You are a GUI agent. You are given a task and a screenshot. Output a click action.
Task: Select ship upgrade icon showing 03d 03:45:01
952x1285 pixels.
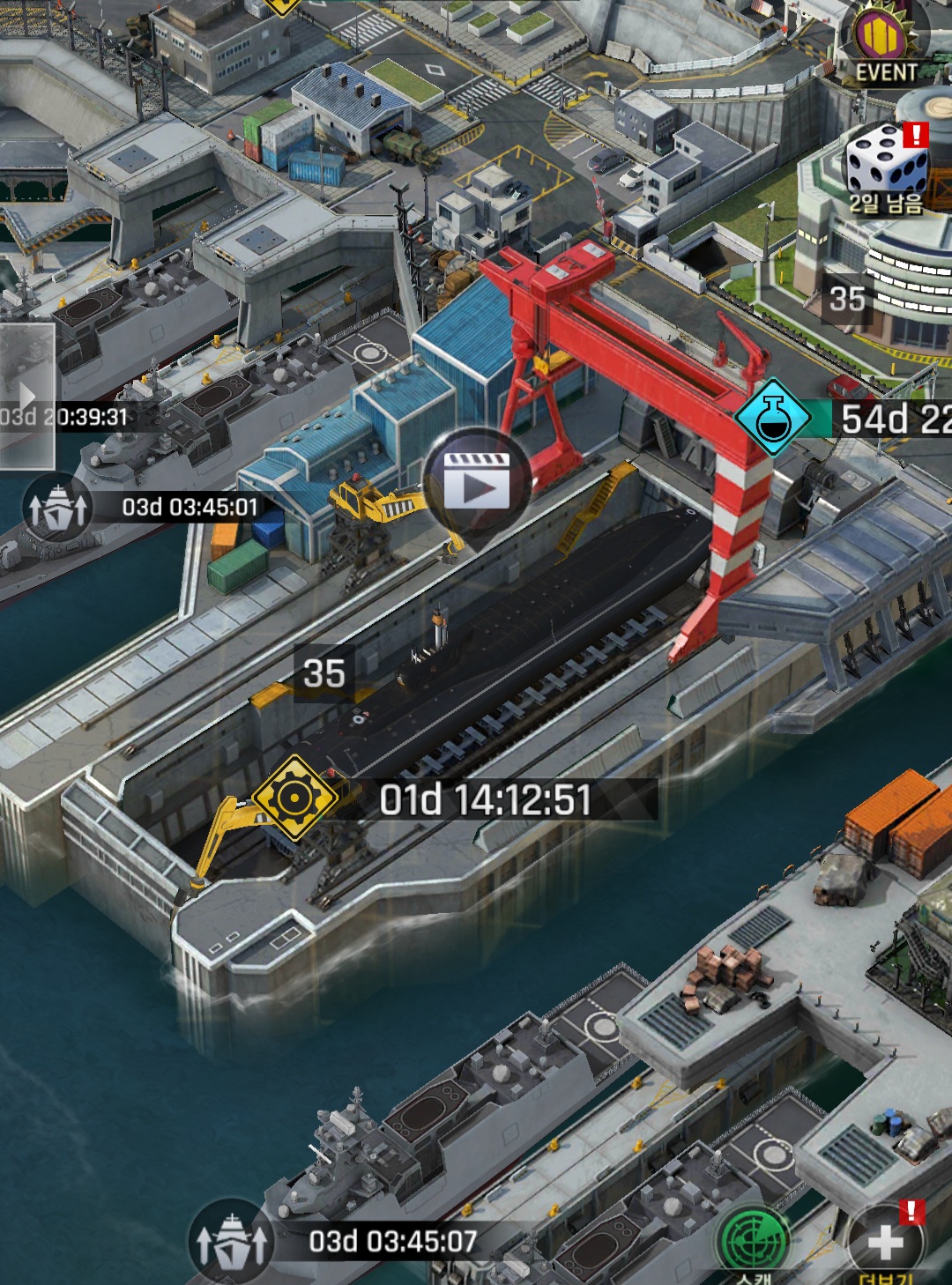pos(57,508)
